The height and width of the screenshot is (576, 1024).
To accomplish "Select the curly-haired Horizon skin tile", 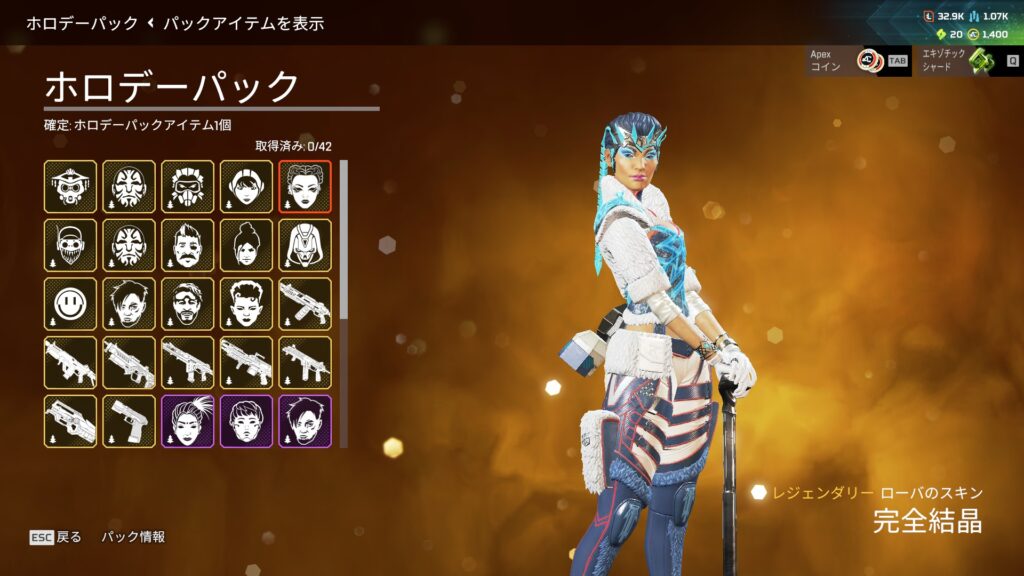I will pos(247,304).
